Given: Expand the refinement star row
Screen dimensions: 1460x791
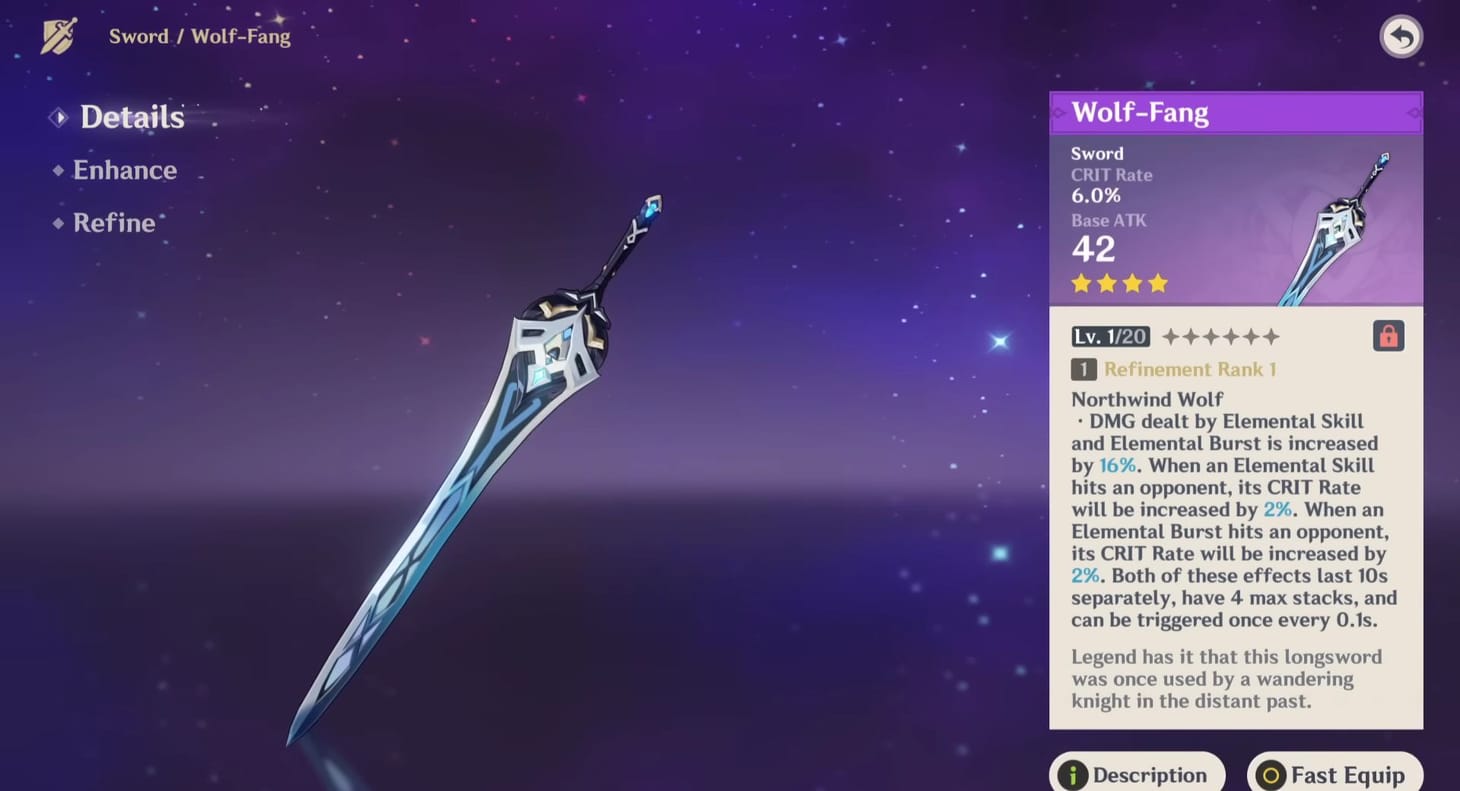Looking at the screenshot, I should [x=1222, y=336].
